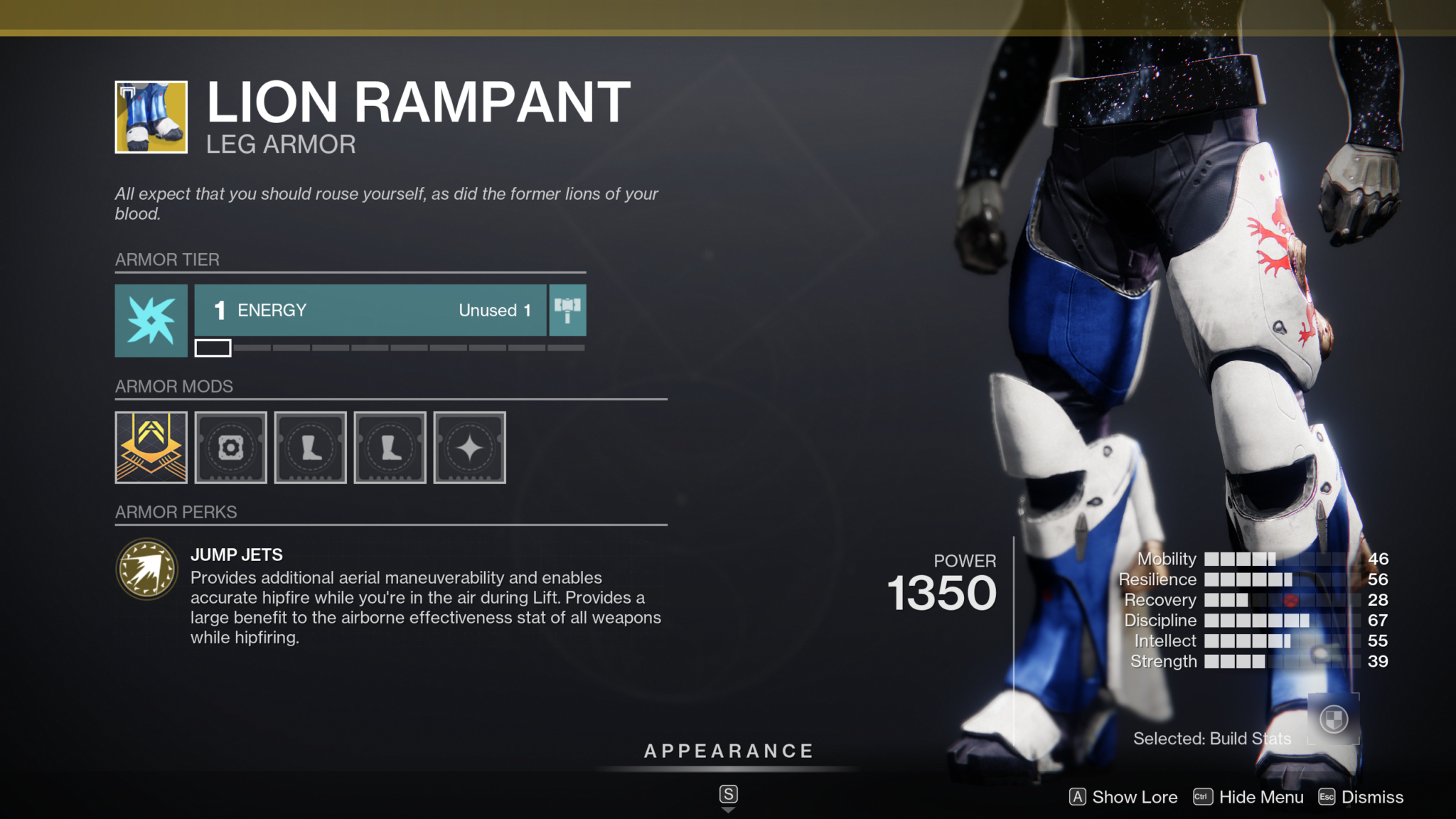Click the shield icon near Selected: Build Stats
Screen dimensions: 1456x819
[x=1334, y=719]
